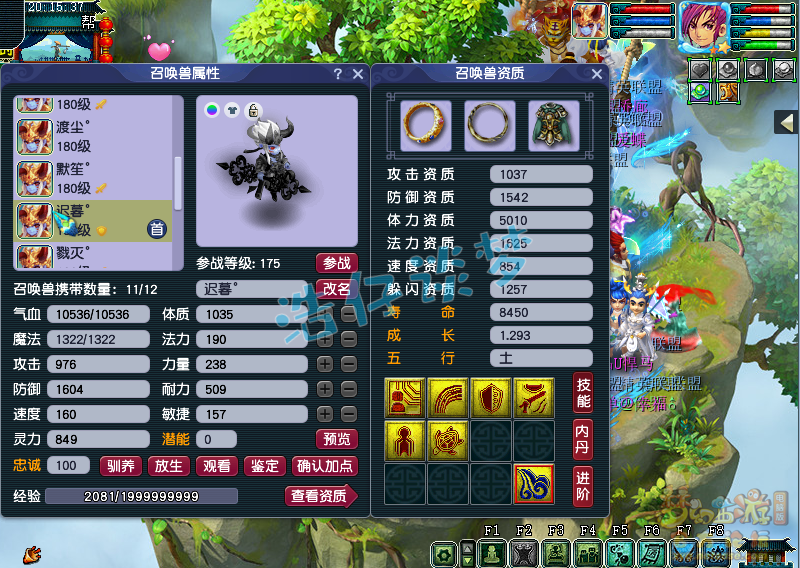The image size is (800, 568).
Task: Click the pet name field 迟暮°
Action: [x=254, y=289]
